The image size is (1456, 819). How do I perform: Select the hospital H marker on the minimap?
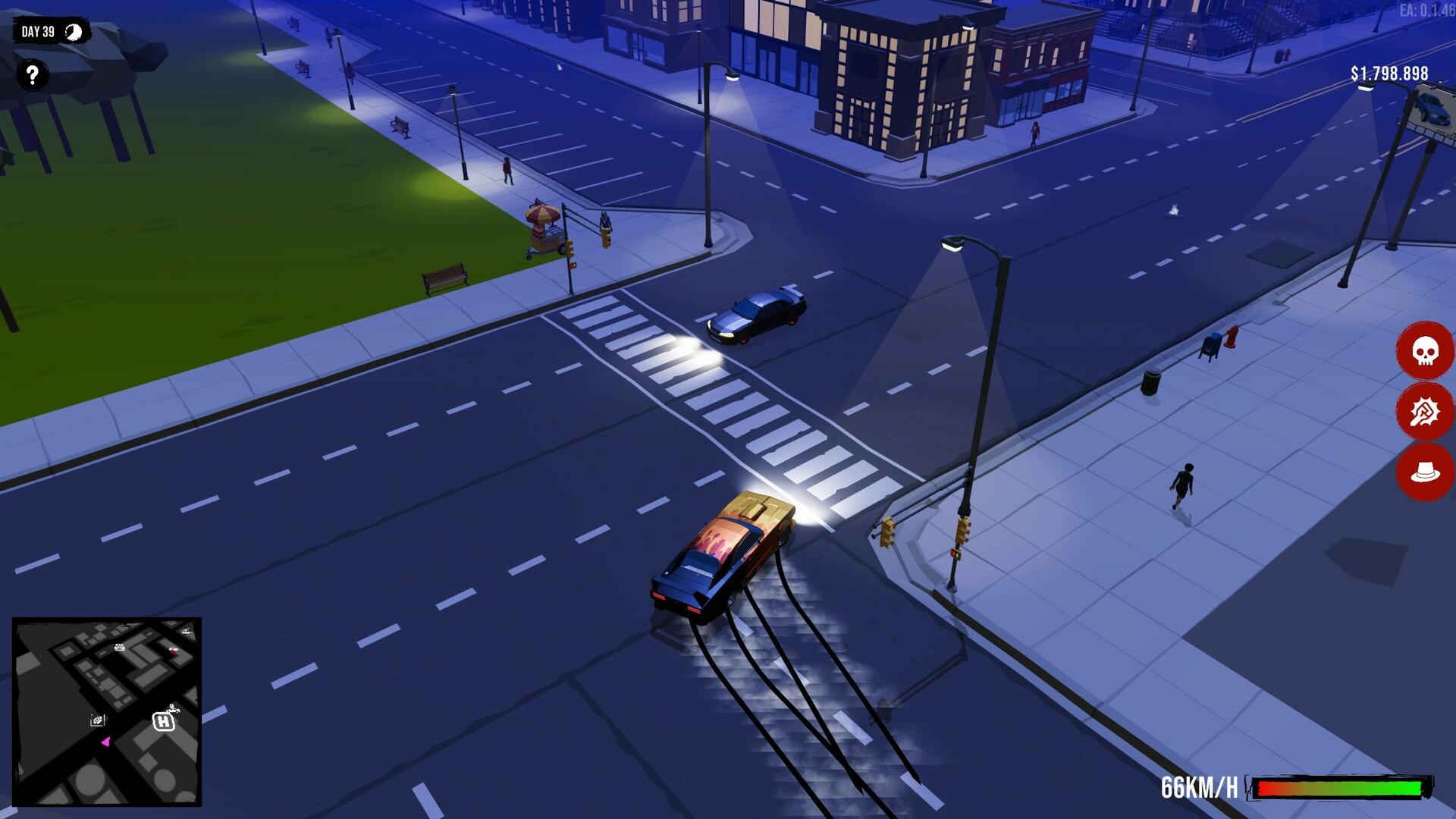[x=163, y=722]
